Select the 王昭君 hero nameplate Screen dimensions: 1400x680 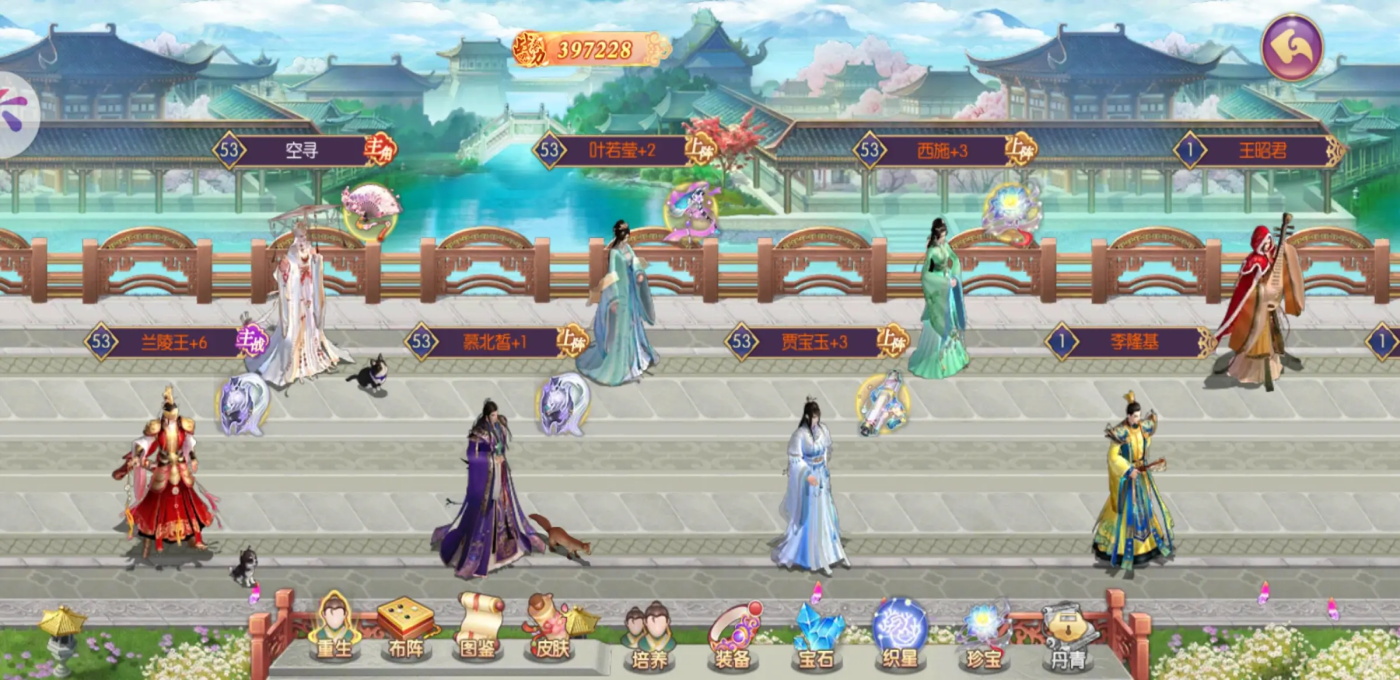1262,151
